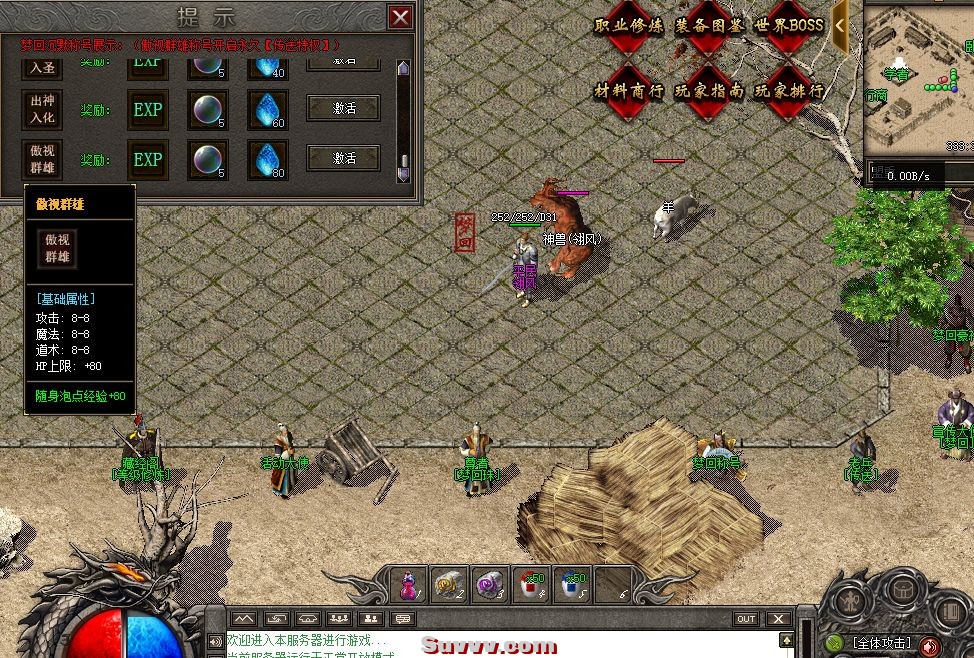Activate the 出神入化 title
Screen dimensions: 974x658
coord(343,108)
